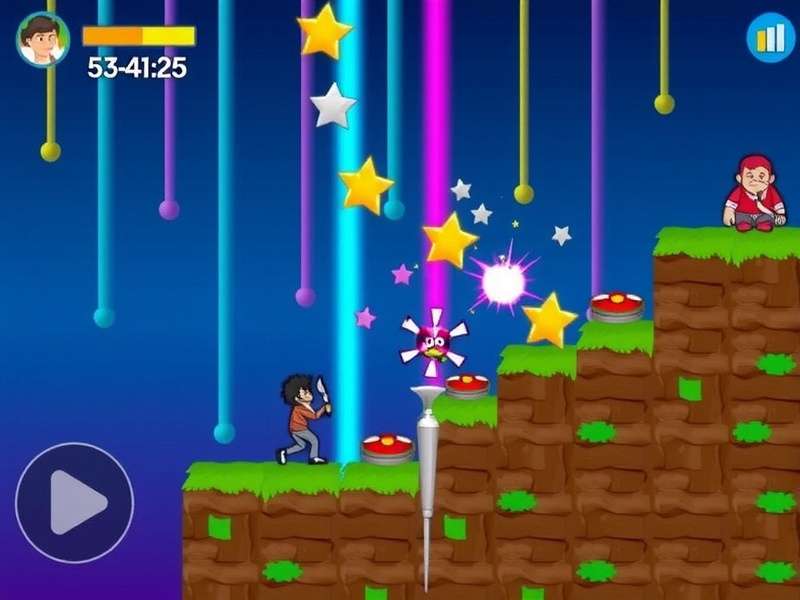Select the player avatar portrait
The image size is (800, 600).
(42, 39)
